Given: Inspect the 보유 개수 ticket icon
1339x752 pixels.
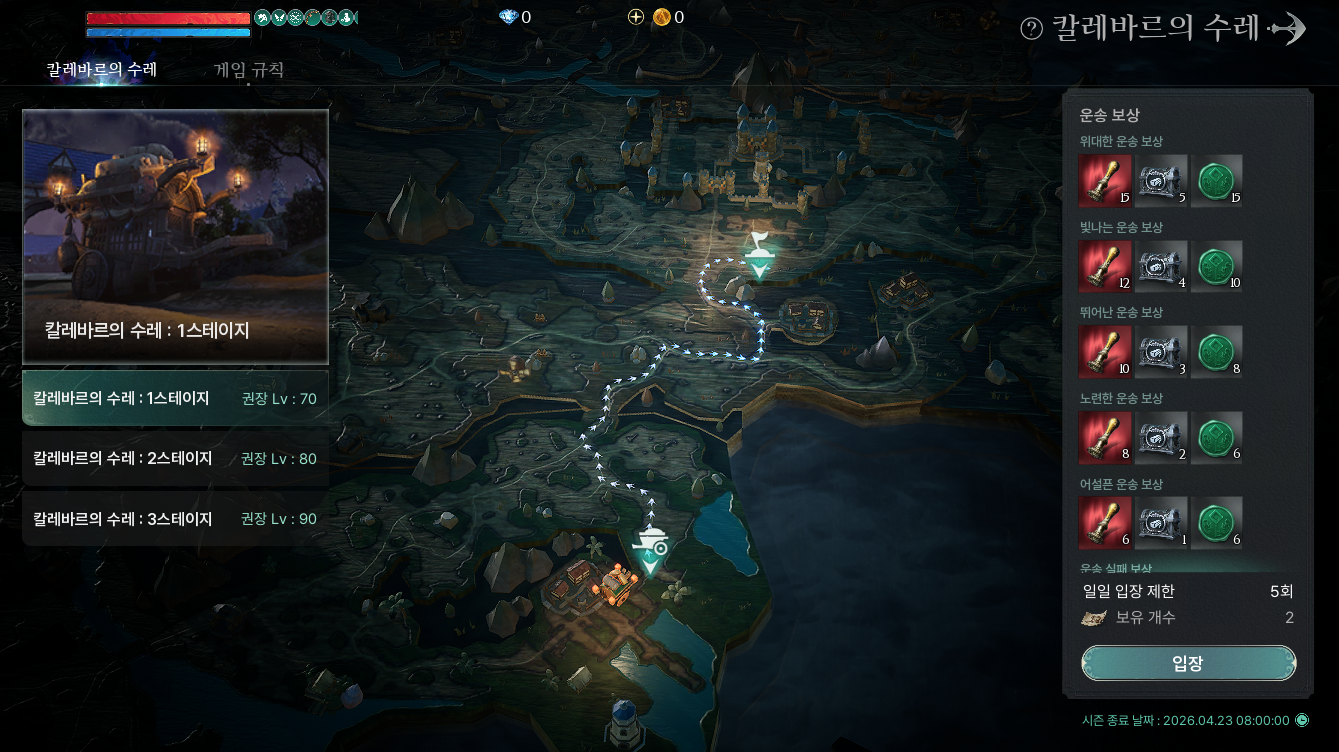Looking at the screenshot, I should (1094, 618).
